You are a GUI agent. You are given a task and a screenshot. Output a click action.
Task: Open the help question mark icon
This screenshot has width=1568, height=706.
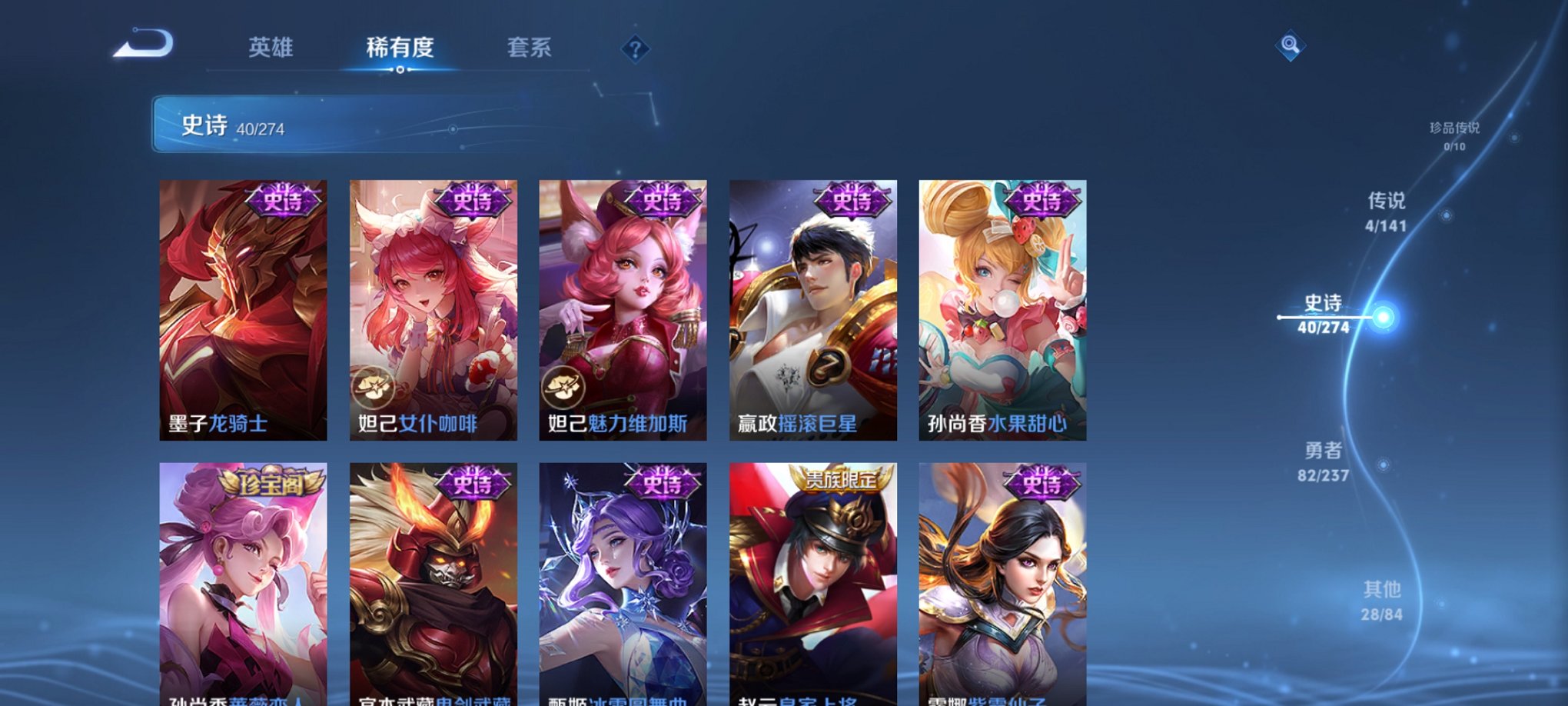635,49
